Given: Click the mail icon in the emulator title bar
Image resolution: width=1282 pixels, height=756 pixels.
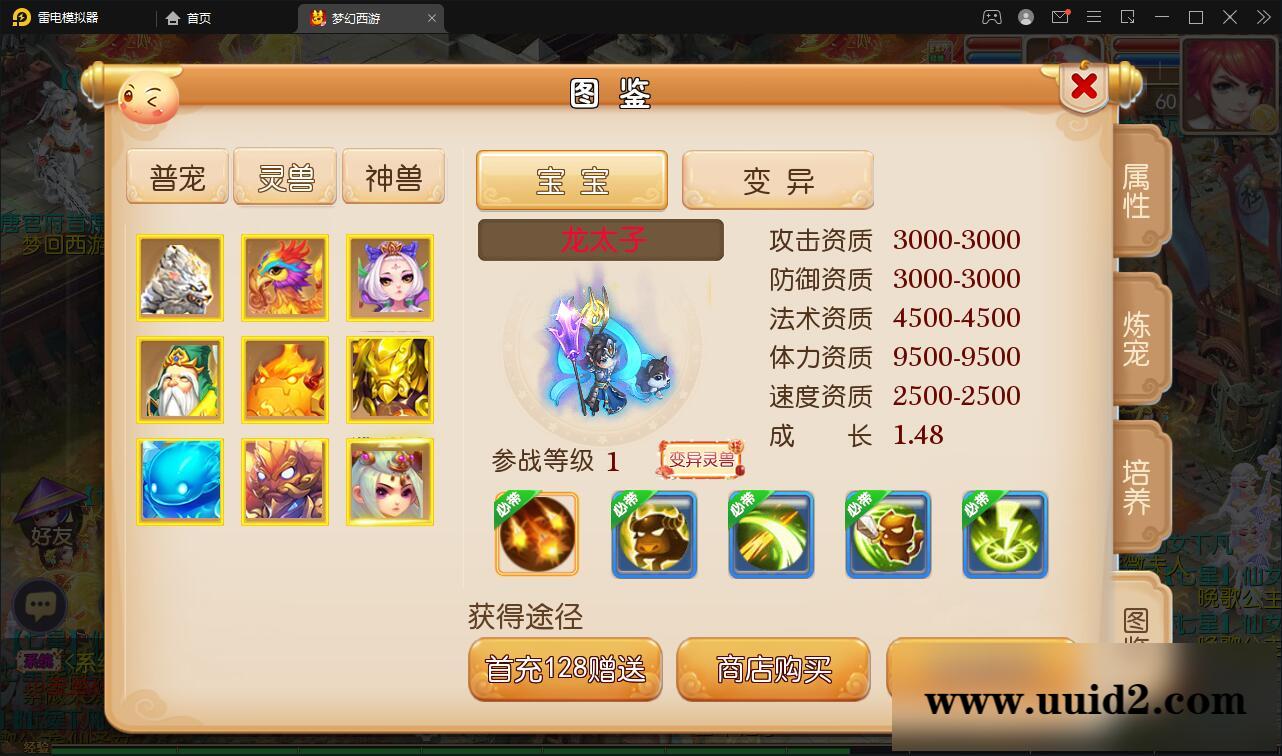Looking at the screenshot, I should (x=1061, y=17).
